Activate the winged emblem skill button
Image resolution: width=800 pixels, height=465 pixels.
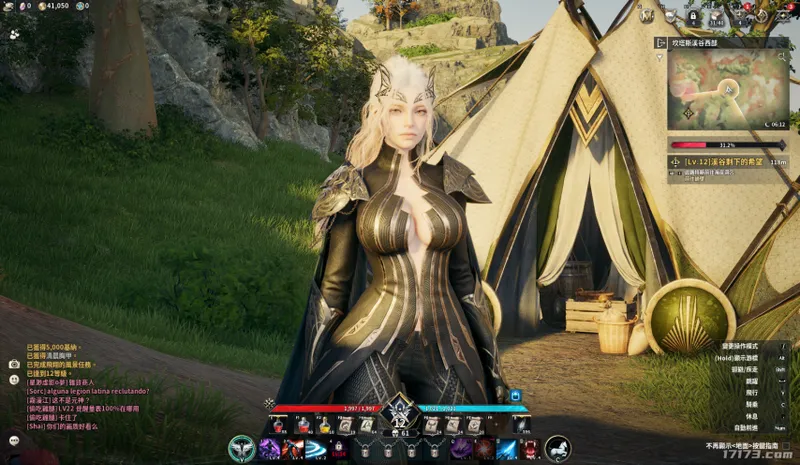(241, 449)
